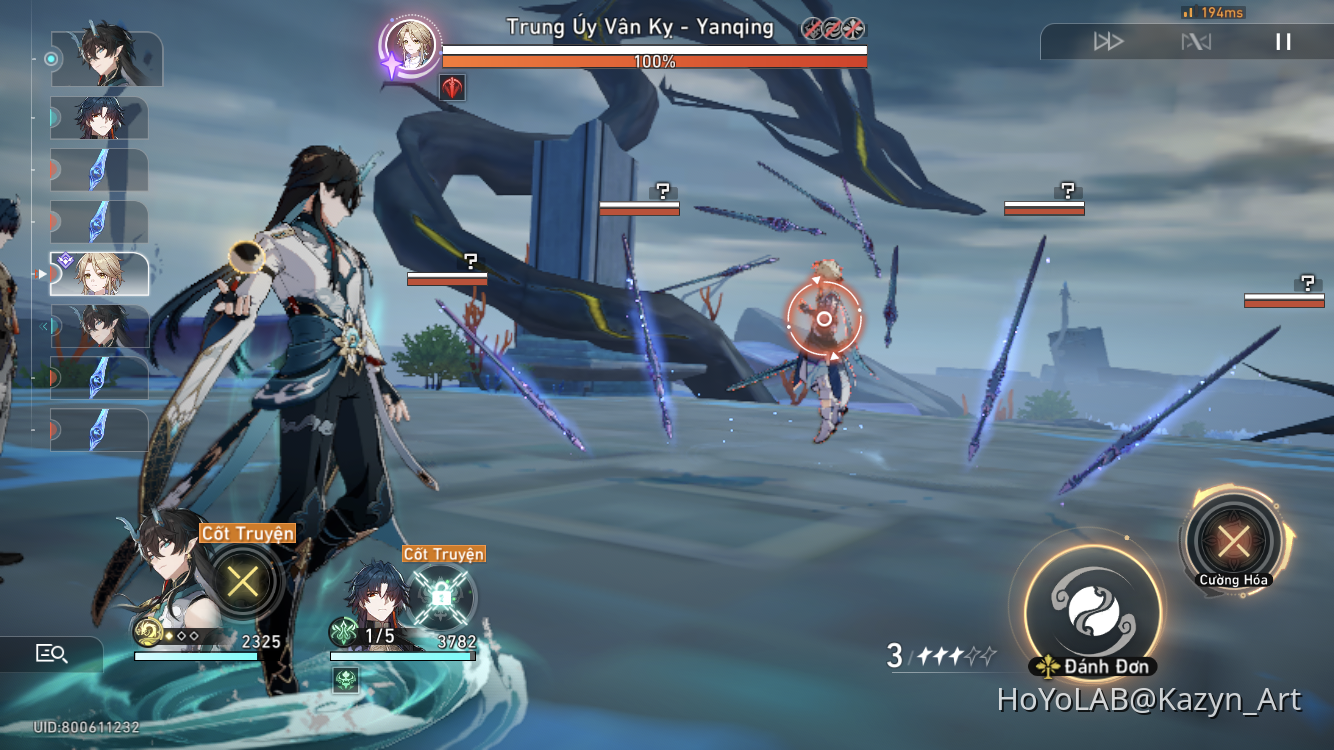View boss weakness icons beside Yanqing's name
This screenshot has width=1334, height=750.
[x=833, y=28]
